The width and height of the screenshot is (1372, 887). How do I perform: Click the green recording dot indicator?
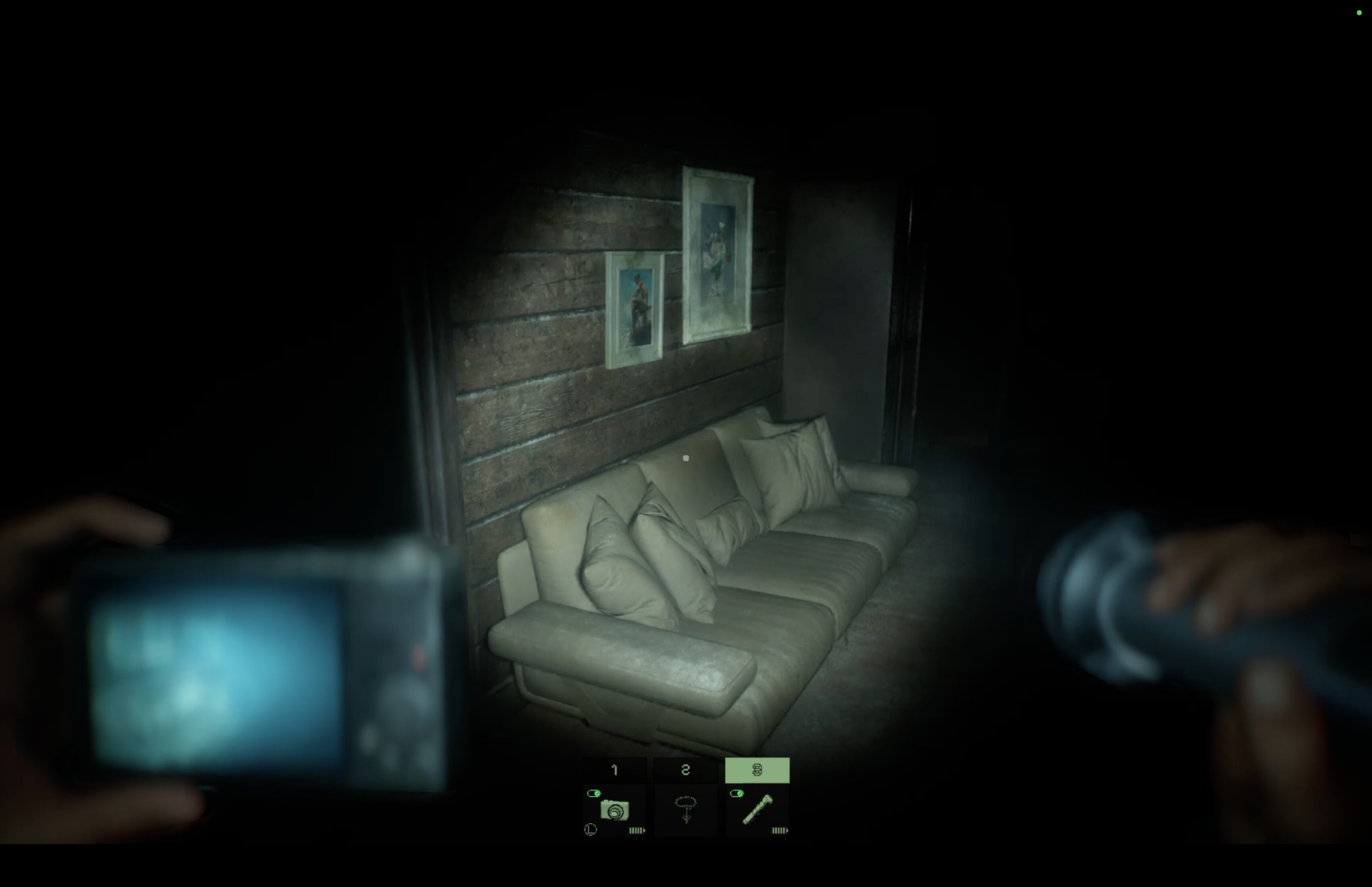click(1359, 13)
